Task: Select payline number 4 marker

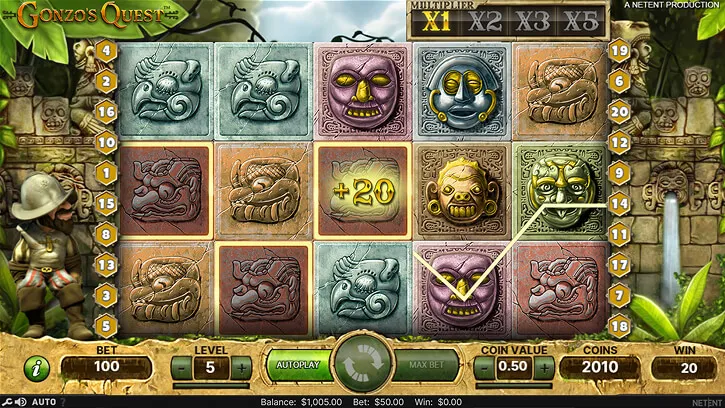Action: (x=105, y=50)
